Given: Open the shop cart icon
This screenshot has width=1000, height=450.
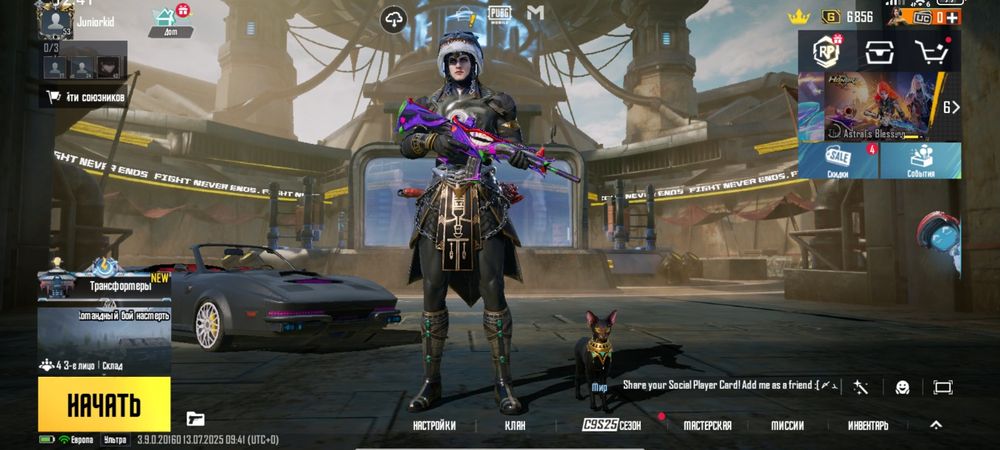Looking at the screenshot, I should [x=932, y=52].
